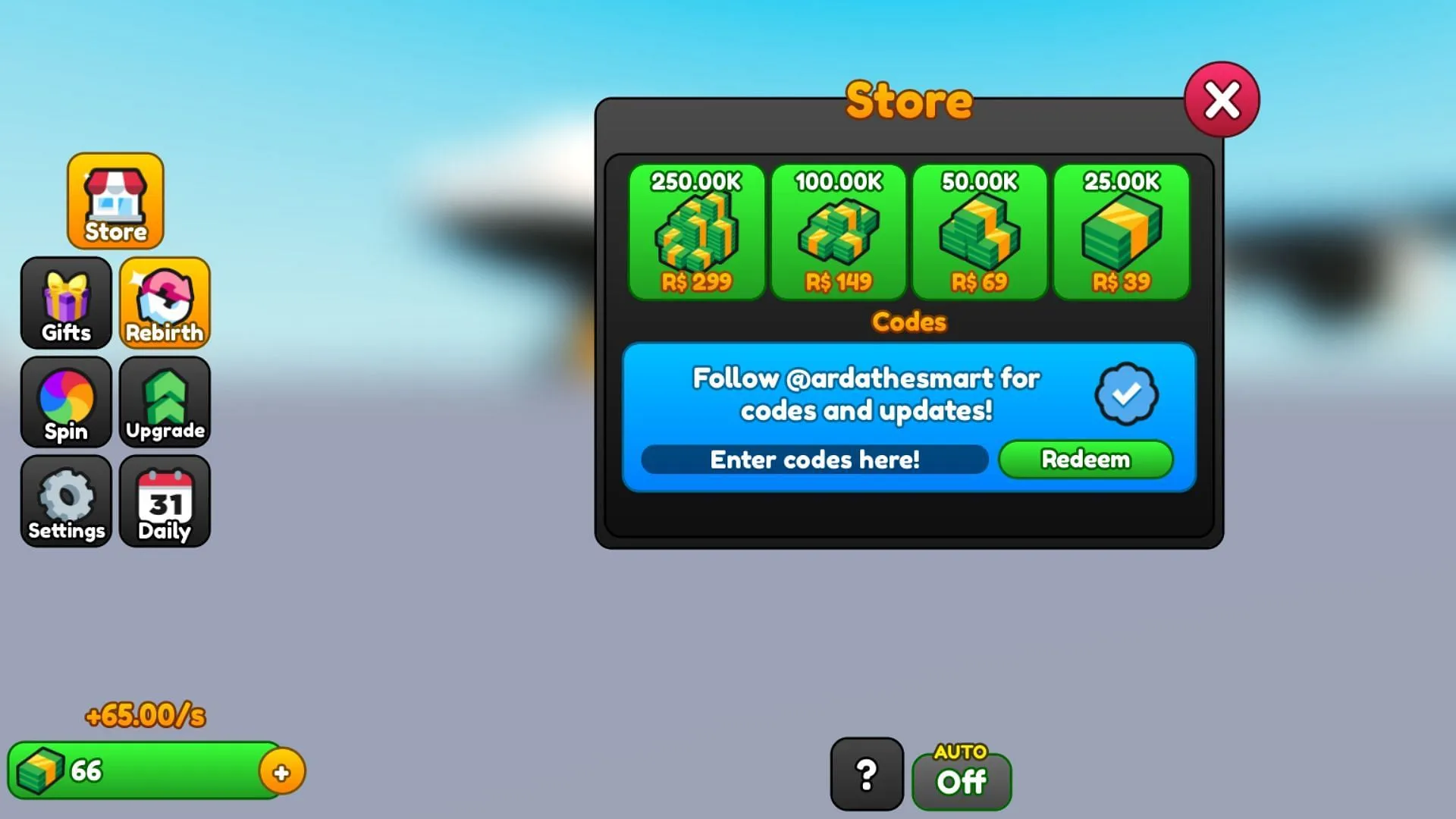This screenshot has height=819, width=1456.
Task: Buy the 100.00K cash pack for R$149
Action: (837, 233)
